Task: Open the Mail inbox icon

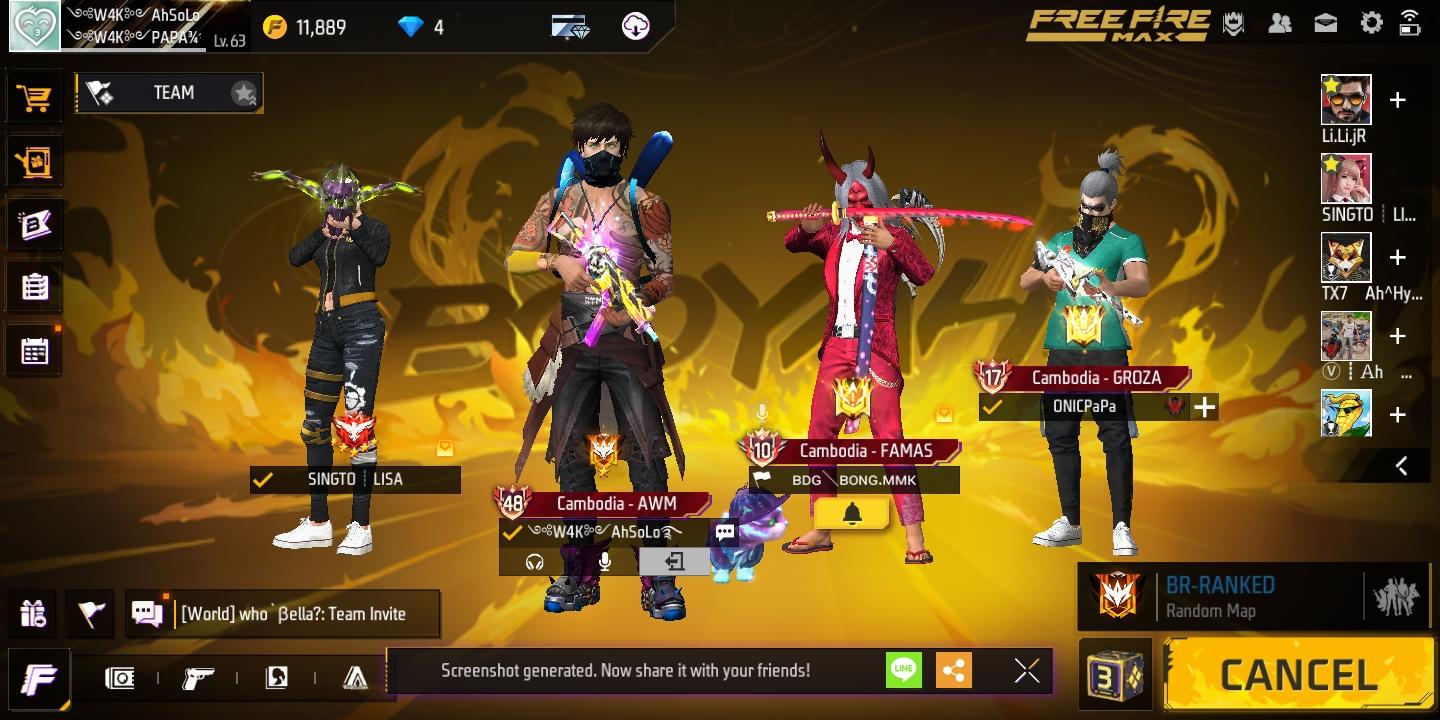Action: (x=1325, y=22)
